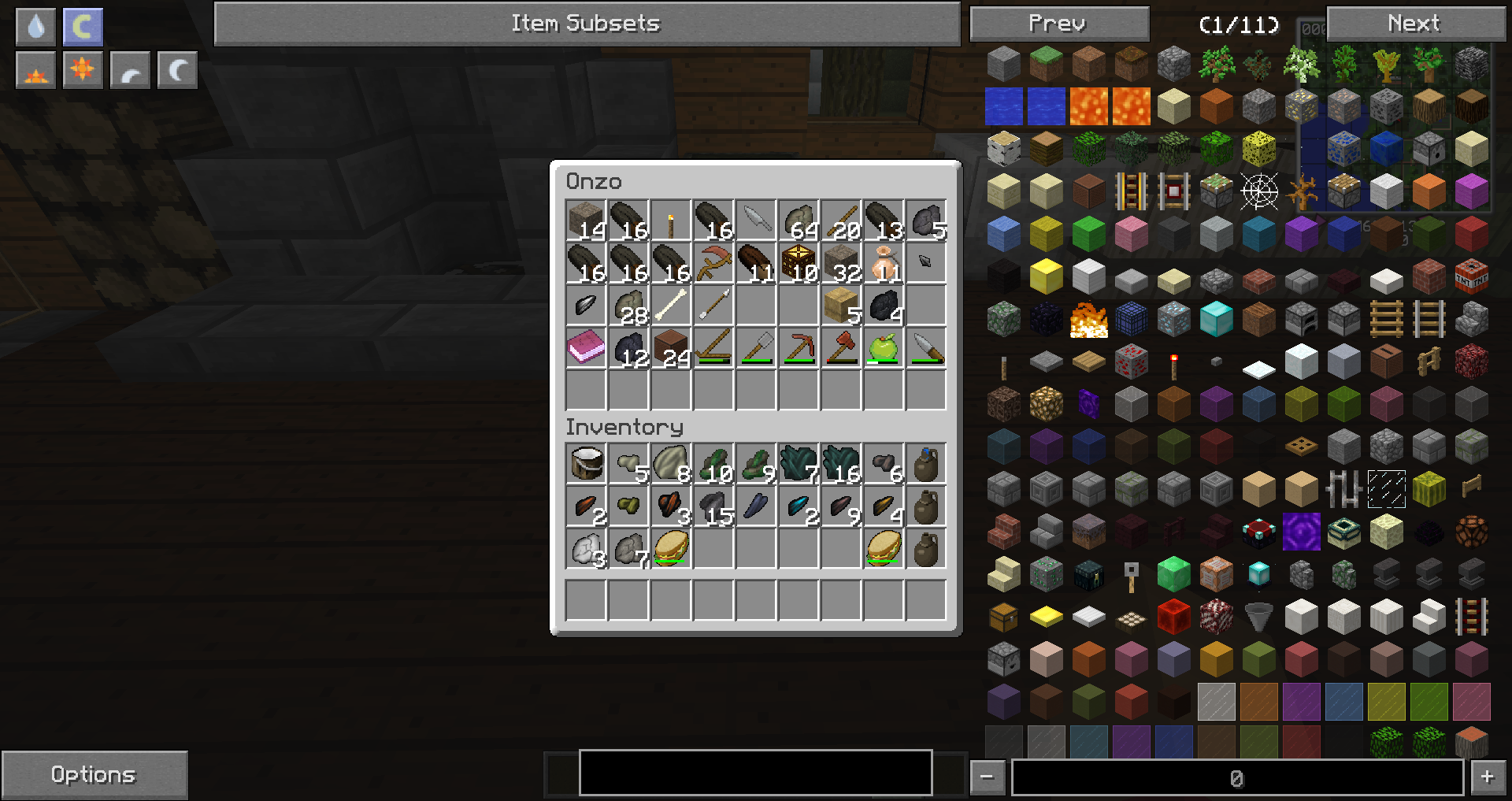Click the Prev page button
1512x801 pixels.
1058,24
